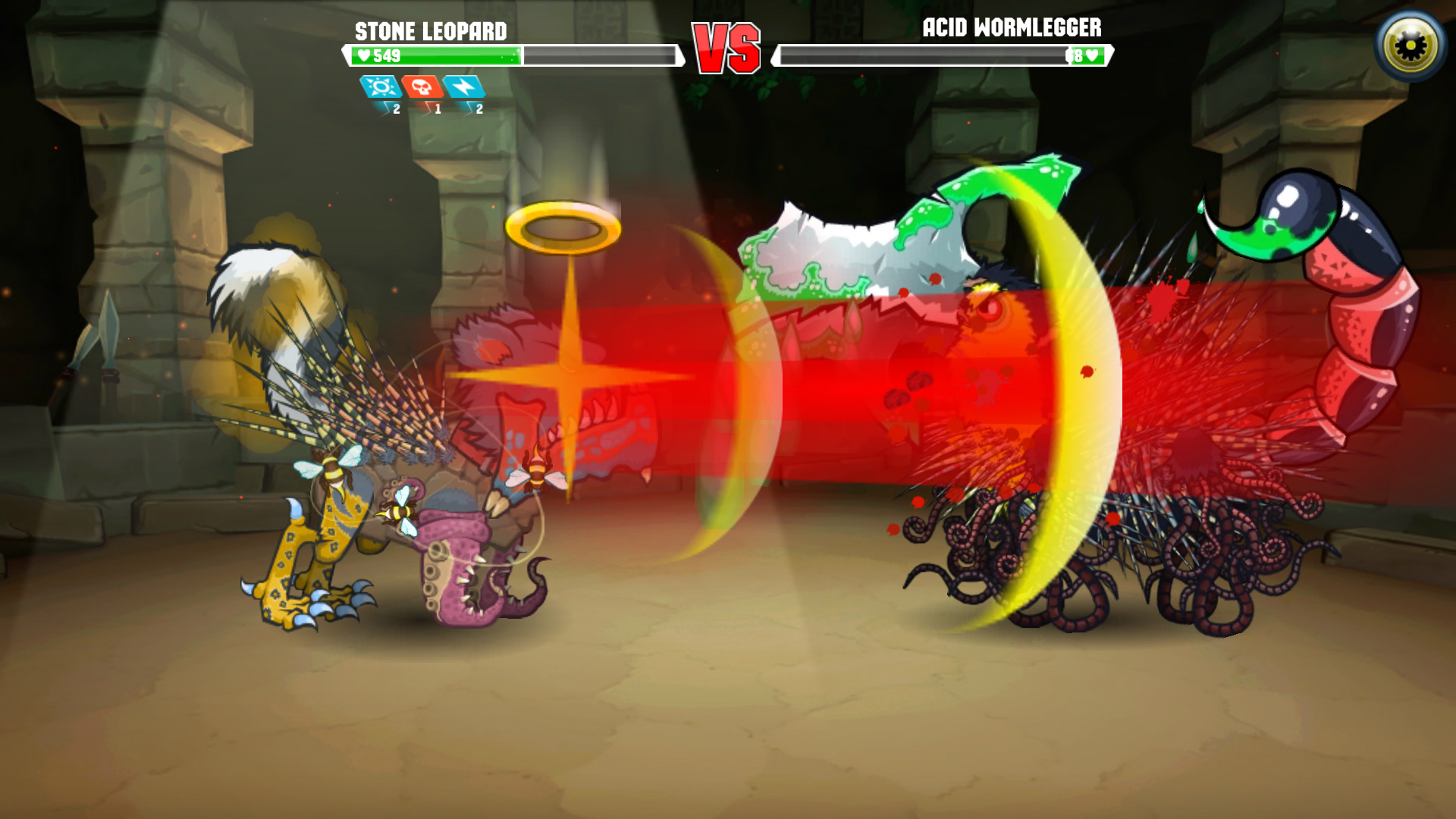The image size is (1456, 819).
Task: Click the 2 badge under the lightning ability
Action: pyautogui.click(x=480, y=108)
